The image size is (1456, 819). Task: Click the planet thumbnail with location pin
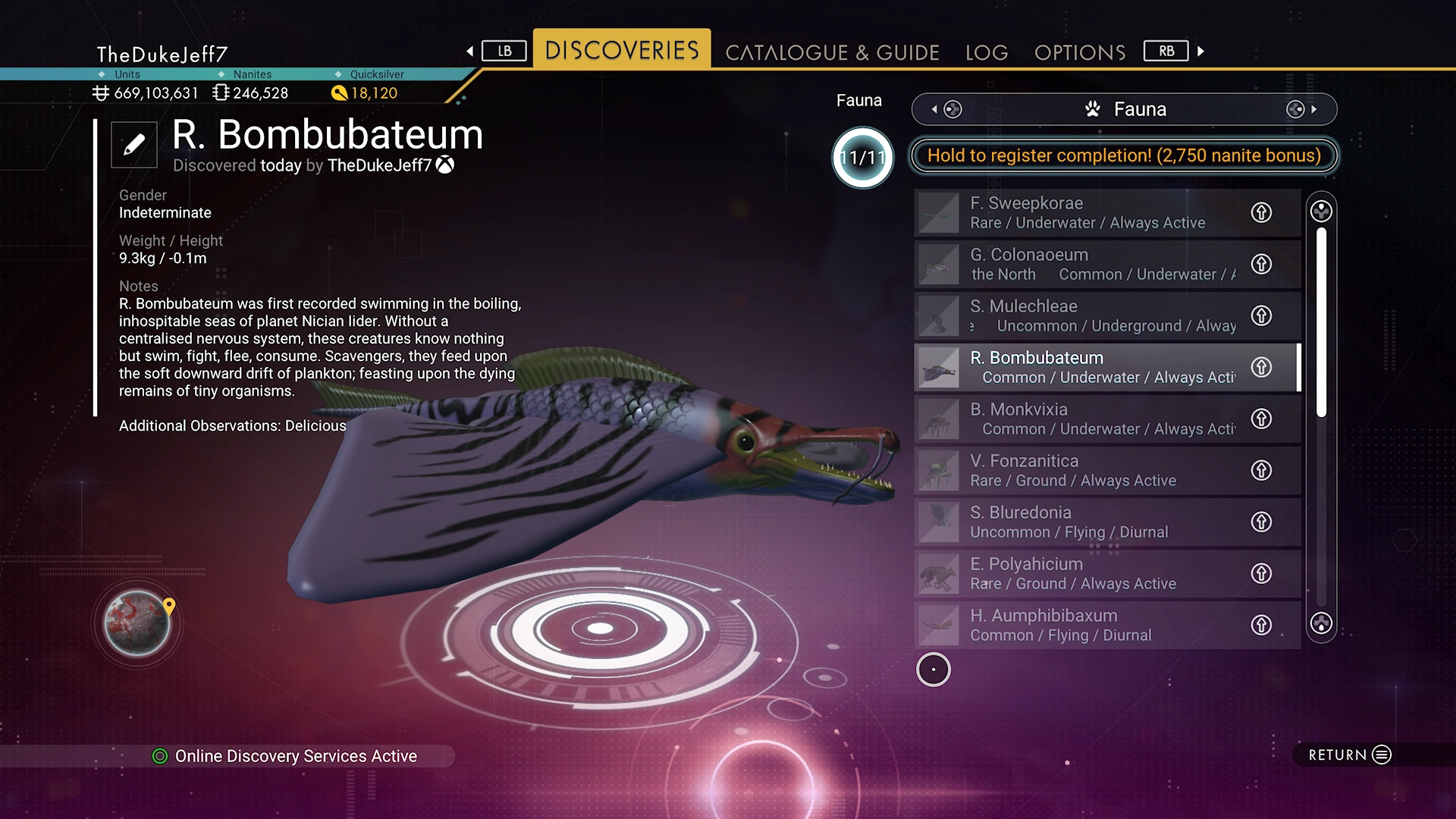137,623
